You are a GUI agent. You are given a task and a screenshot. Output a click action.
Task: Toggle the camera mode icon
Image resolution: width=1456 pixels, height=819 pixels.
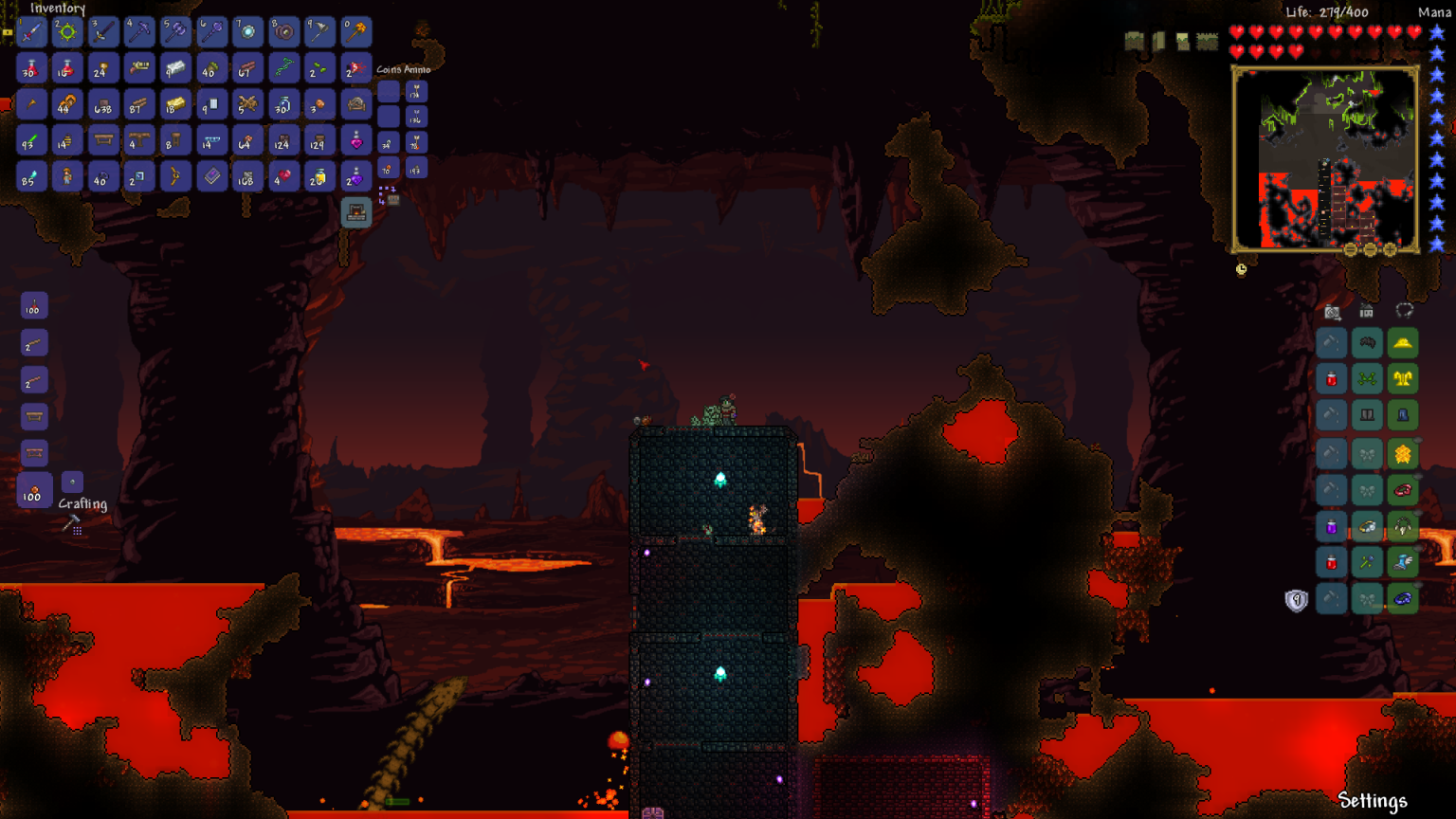[1332, 312]
